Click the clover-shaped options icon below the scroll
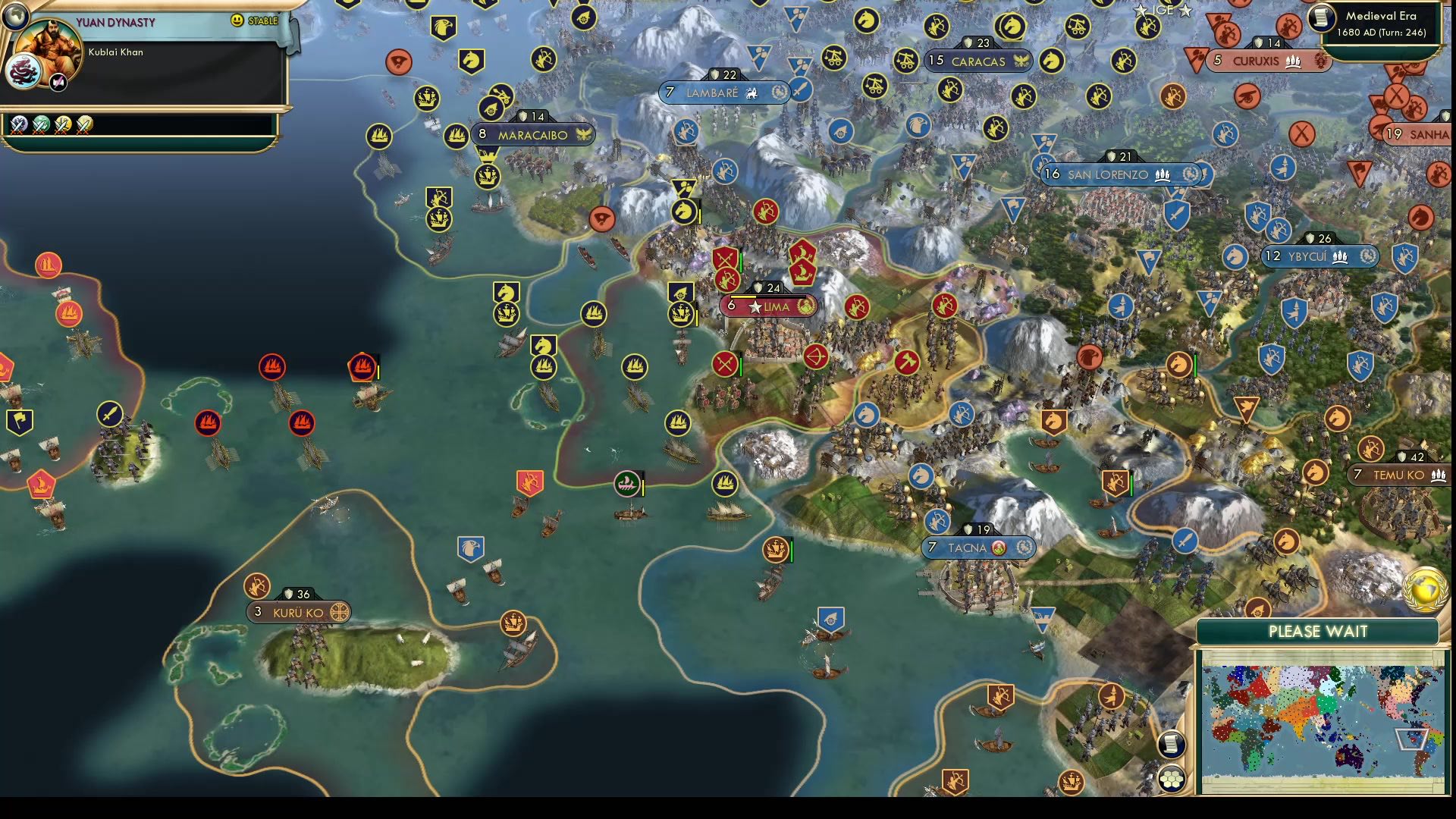 pos(1172,777)
